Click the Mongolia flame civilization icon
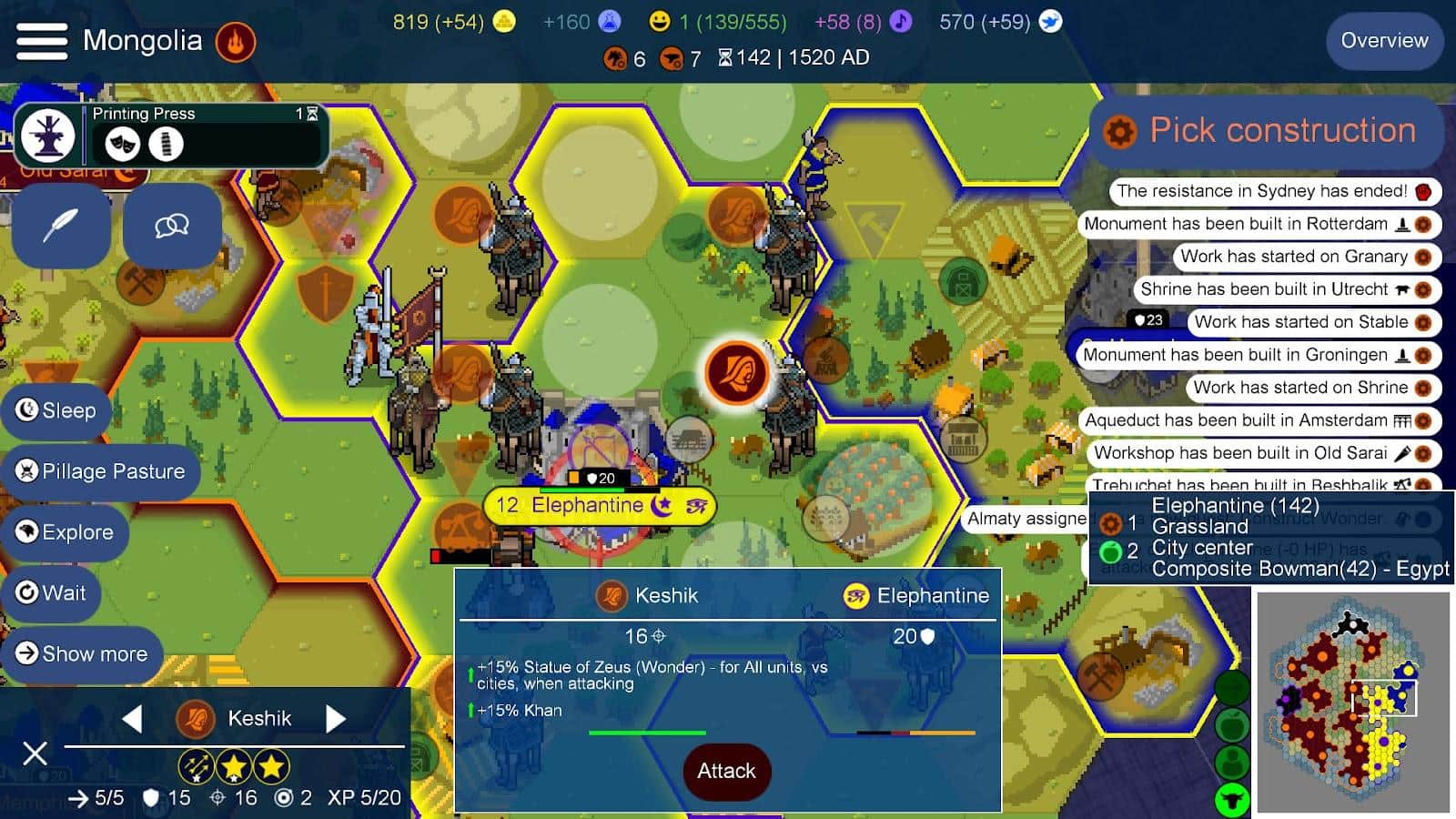Screen dimensions: 1456x819 point(234,41)
